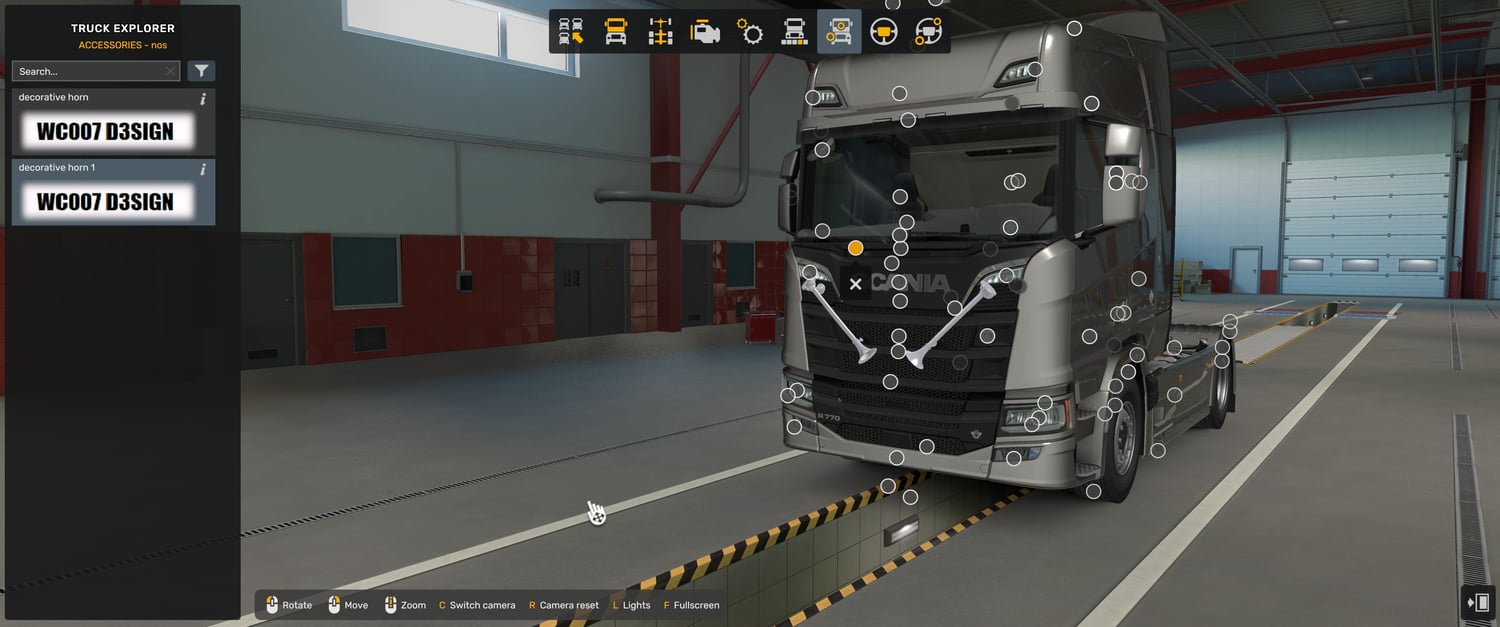Select the orange highlighted accessory node
Screen dimensions: 1500x627
(855, 247)
